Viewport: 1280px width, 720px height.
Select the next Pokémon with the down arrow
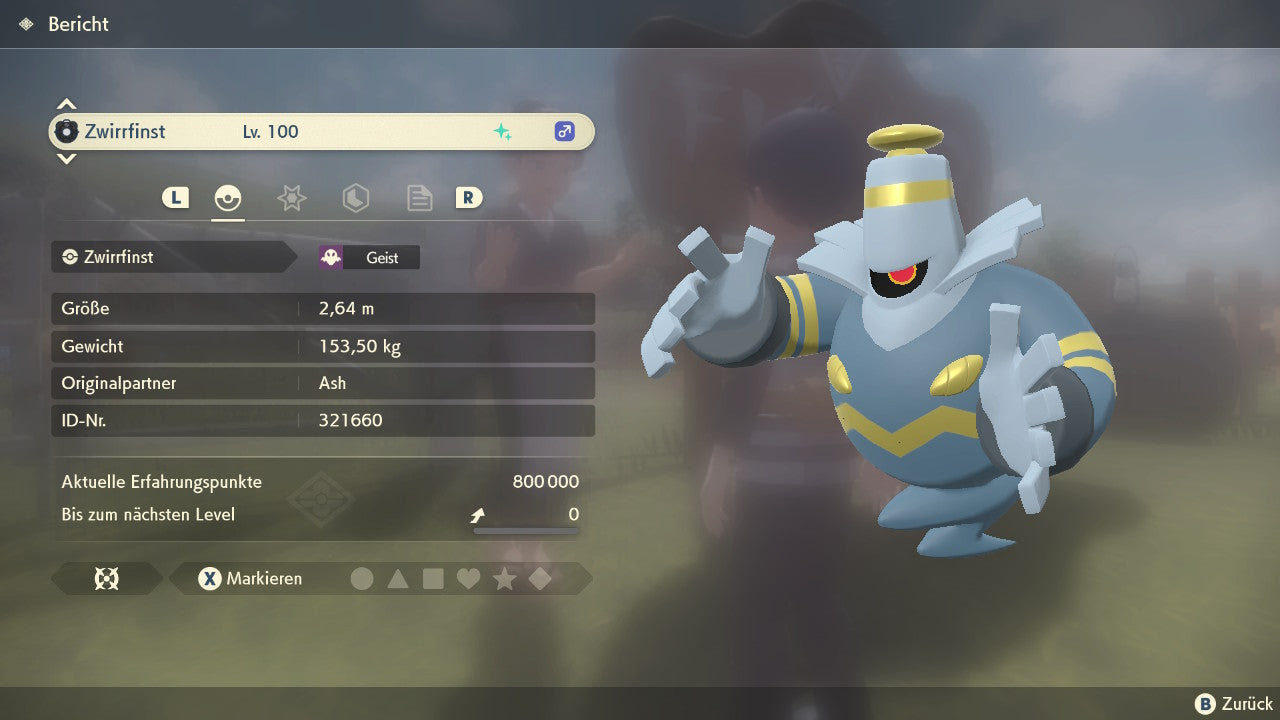pyautogui.click(x=66, y=158)
